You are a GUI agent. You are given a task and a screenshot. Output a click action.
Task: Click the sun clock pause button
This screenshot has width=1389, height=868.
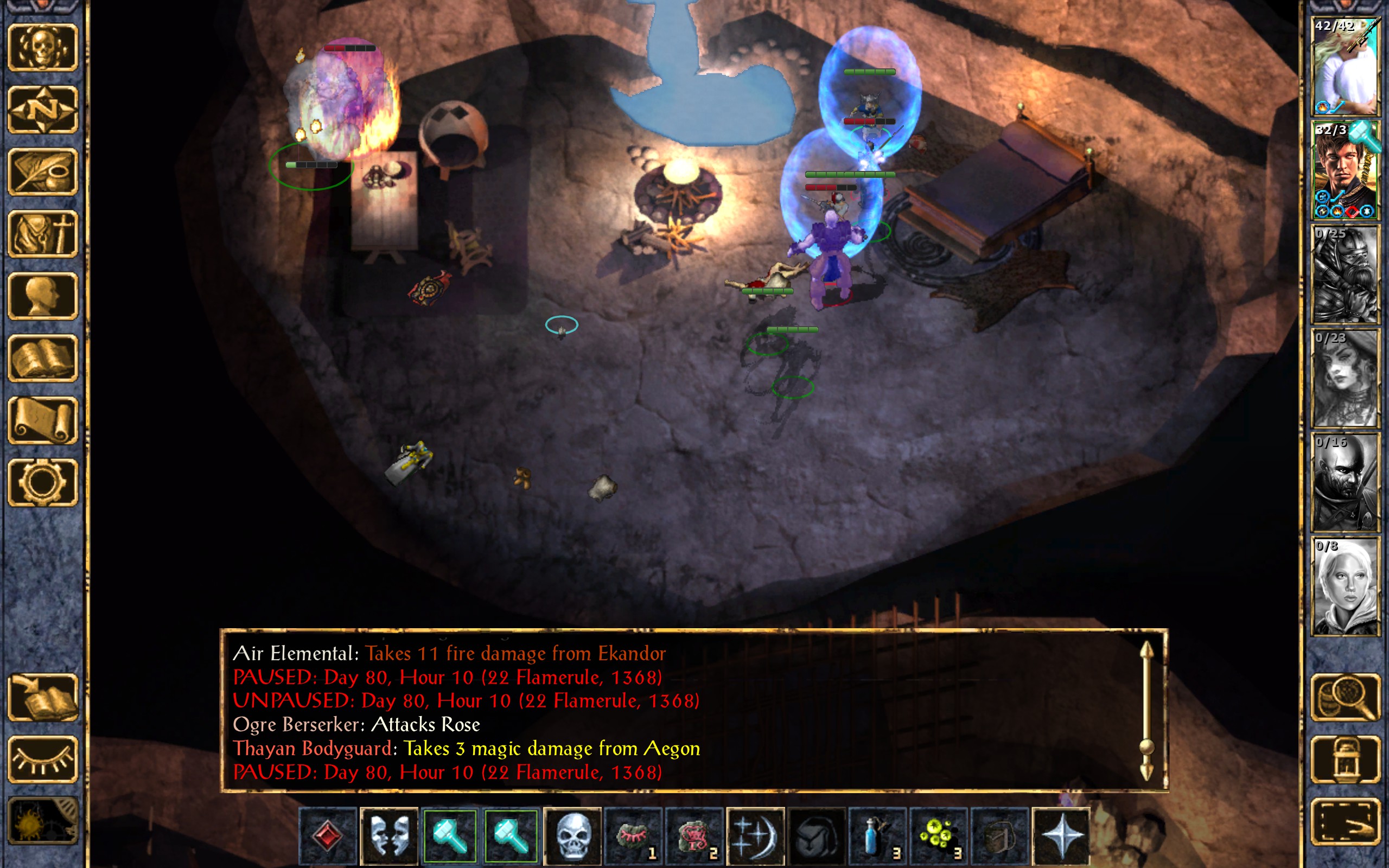(x=42, y=821)
